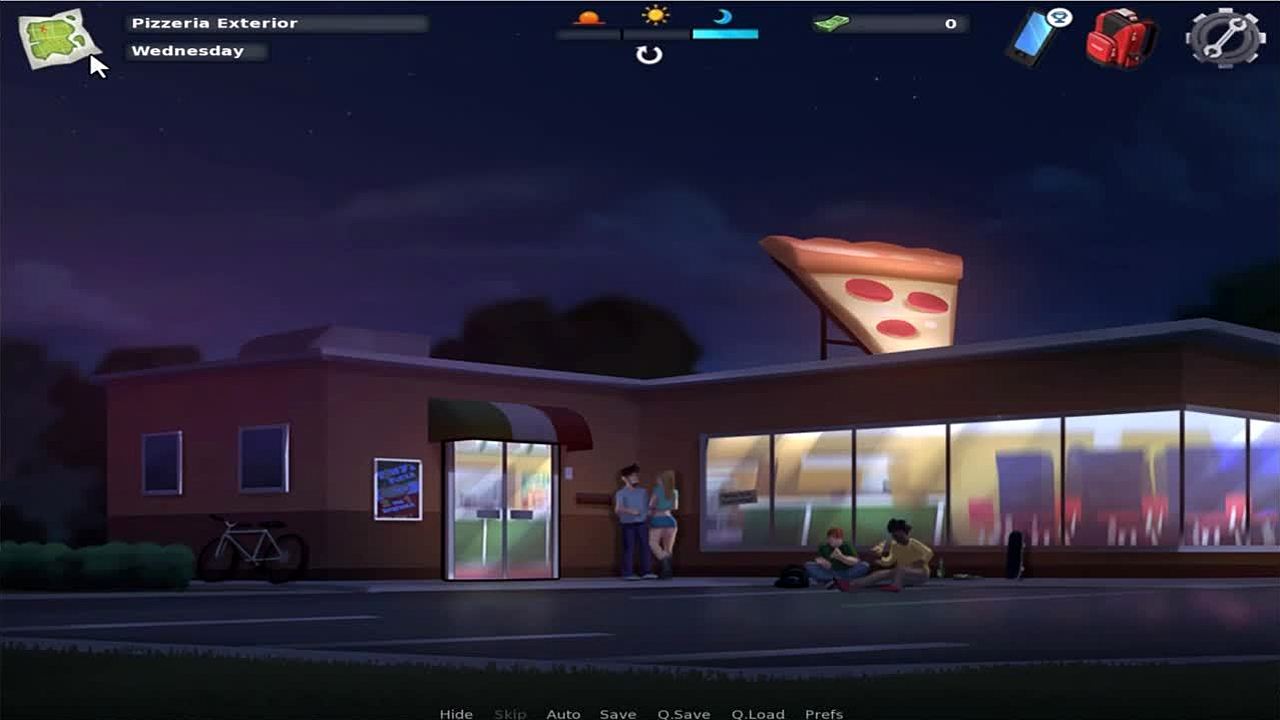Screen dimensions: 1280x720
Task: Open the town map icon
Action: click(x=58, y=38)
